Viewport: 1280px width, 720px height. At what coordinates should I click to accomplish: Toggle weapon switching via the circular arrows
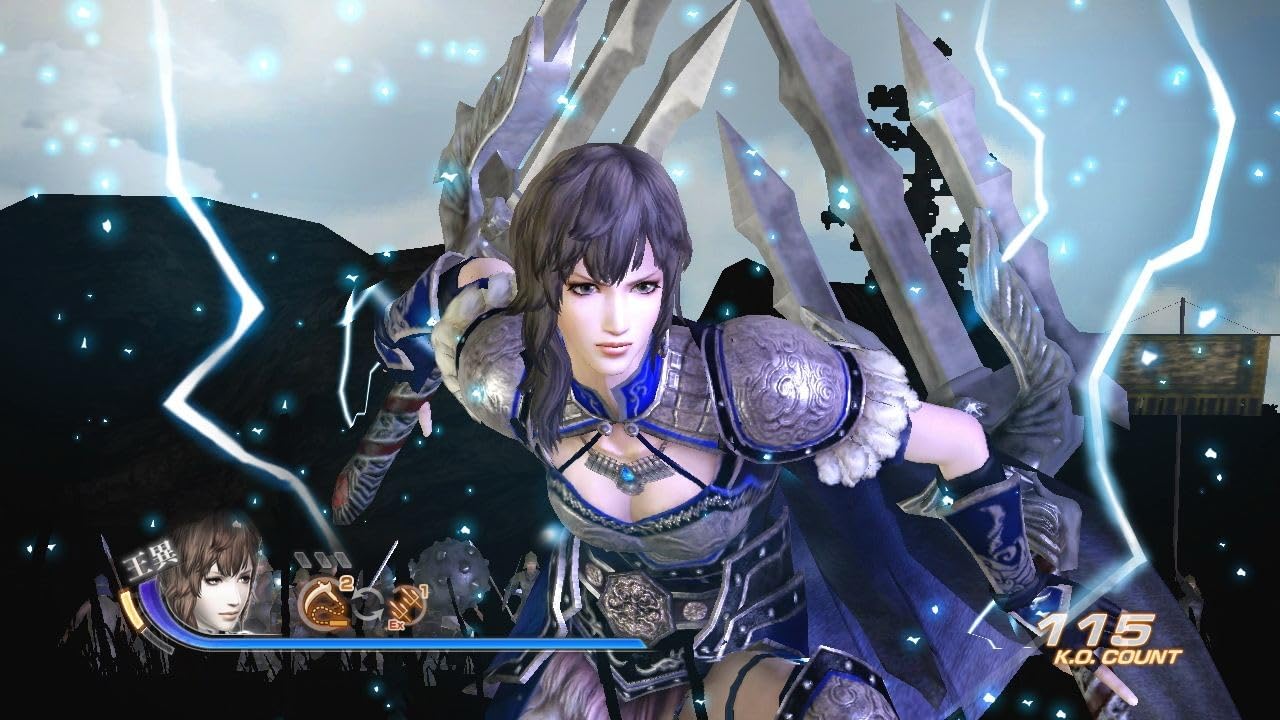367,600
